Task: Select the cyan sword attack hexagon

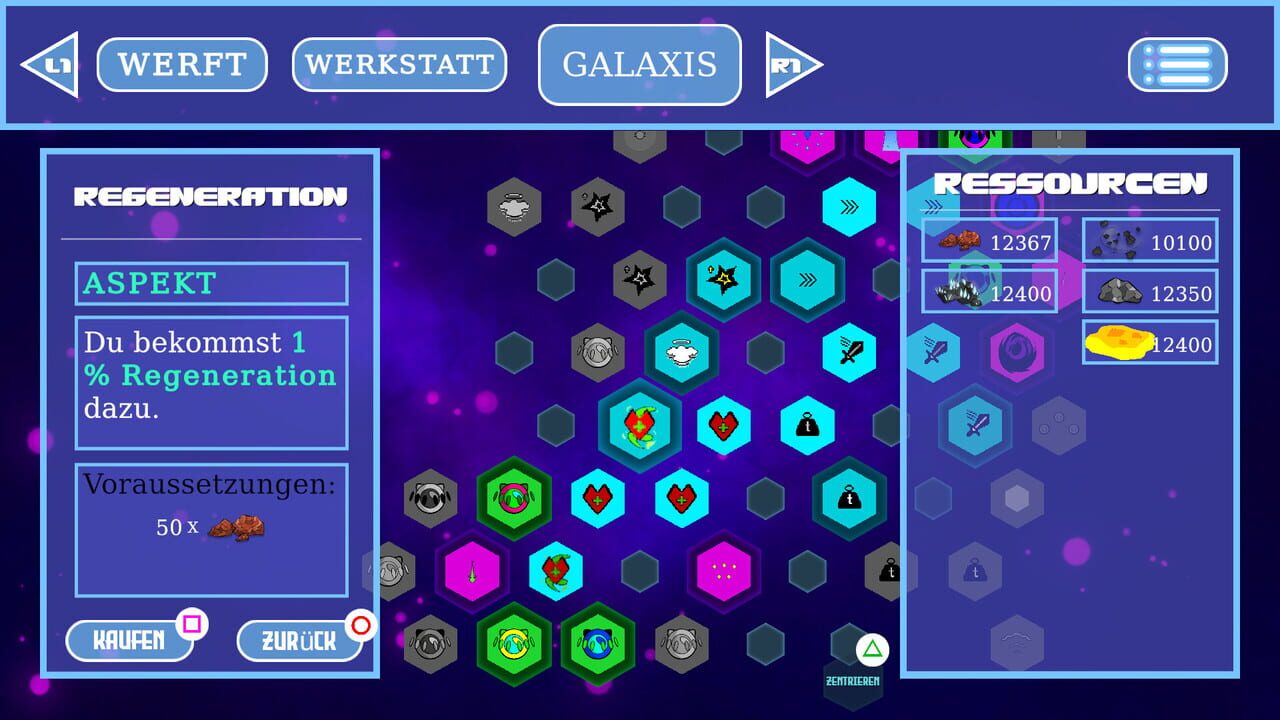Action: point(850,352)
